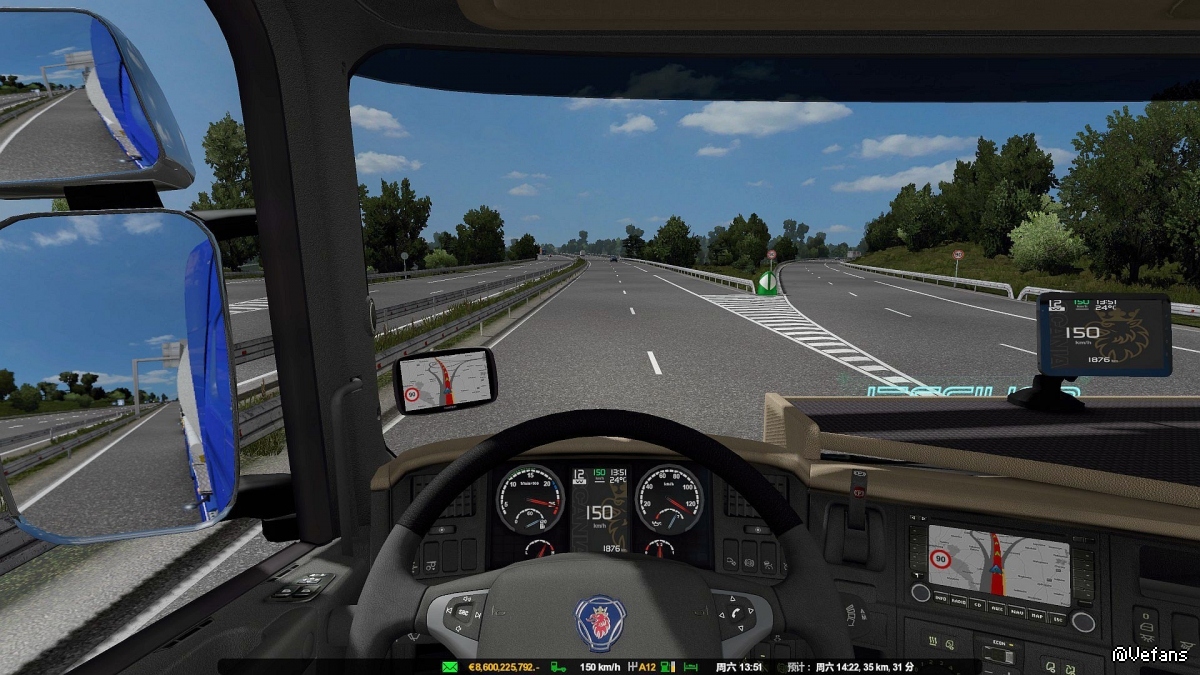The image size is (1200, 675).
Task: Click the green bed rest icon
Action: point(692,667)
